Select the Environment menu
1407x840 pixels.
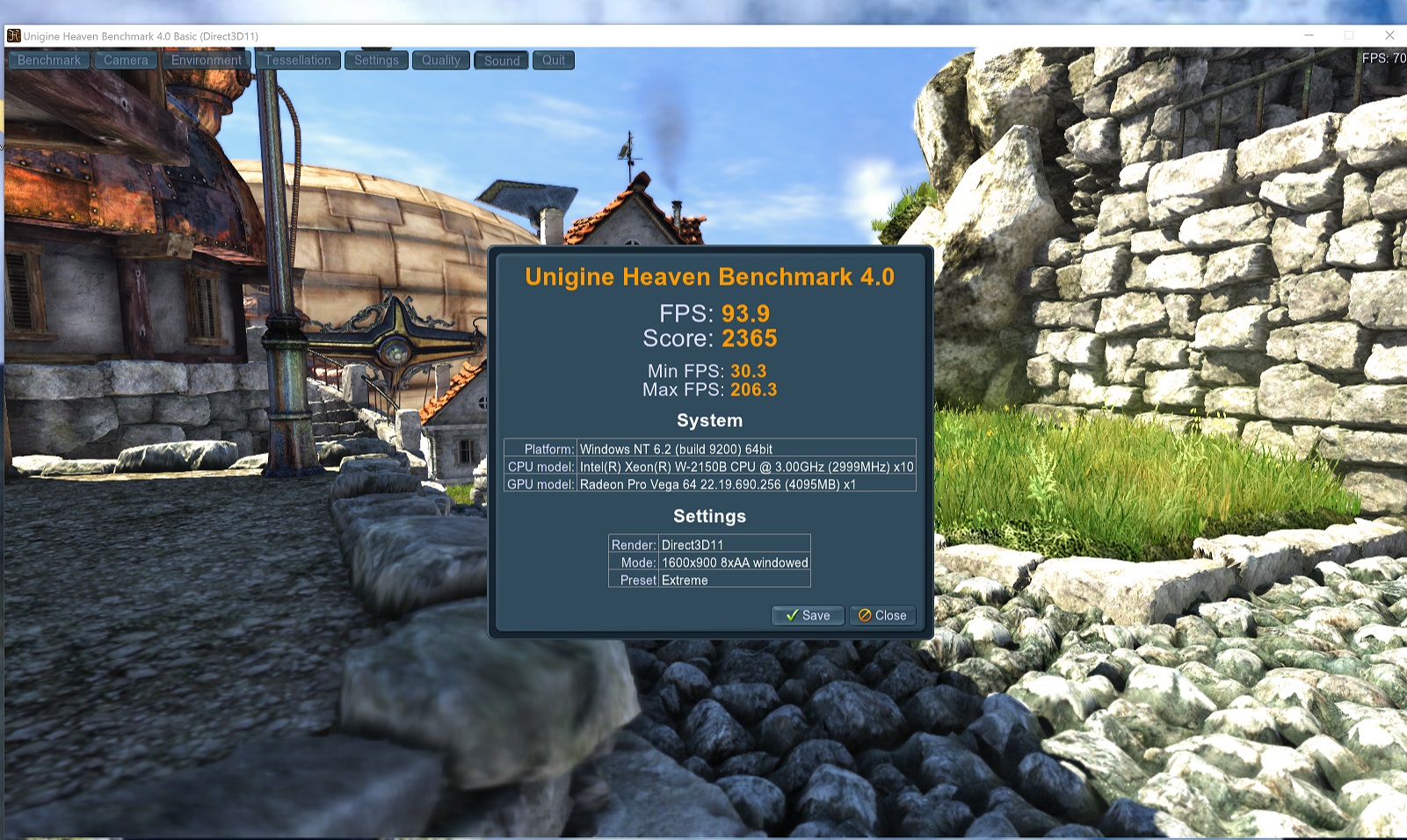(207, 61)
